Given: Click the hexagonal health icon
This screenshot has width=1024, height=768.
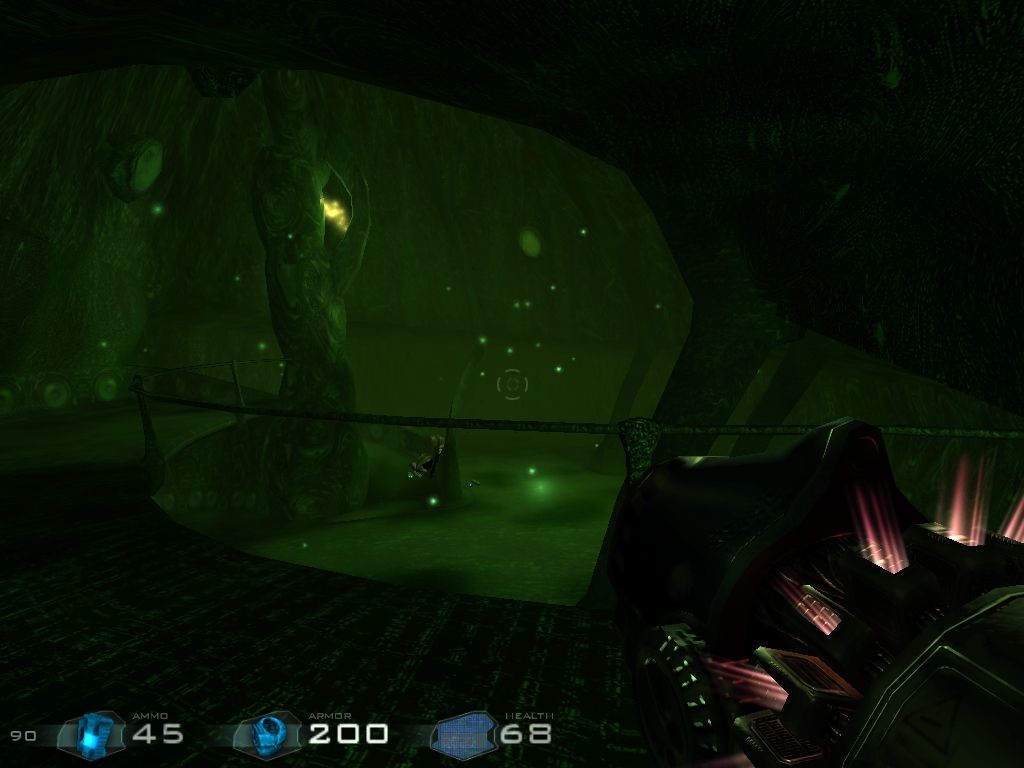Looking at the screenshot, I should click(465, 736).
